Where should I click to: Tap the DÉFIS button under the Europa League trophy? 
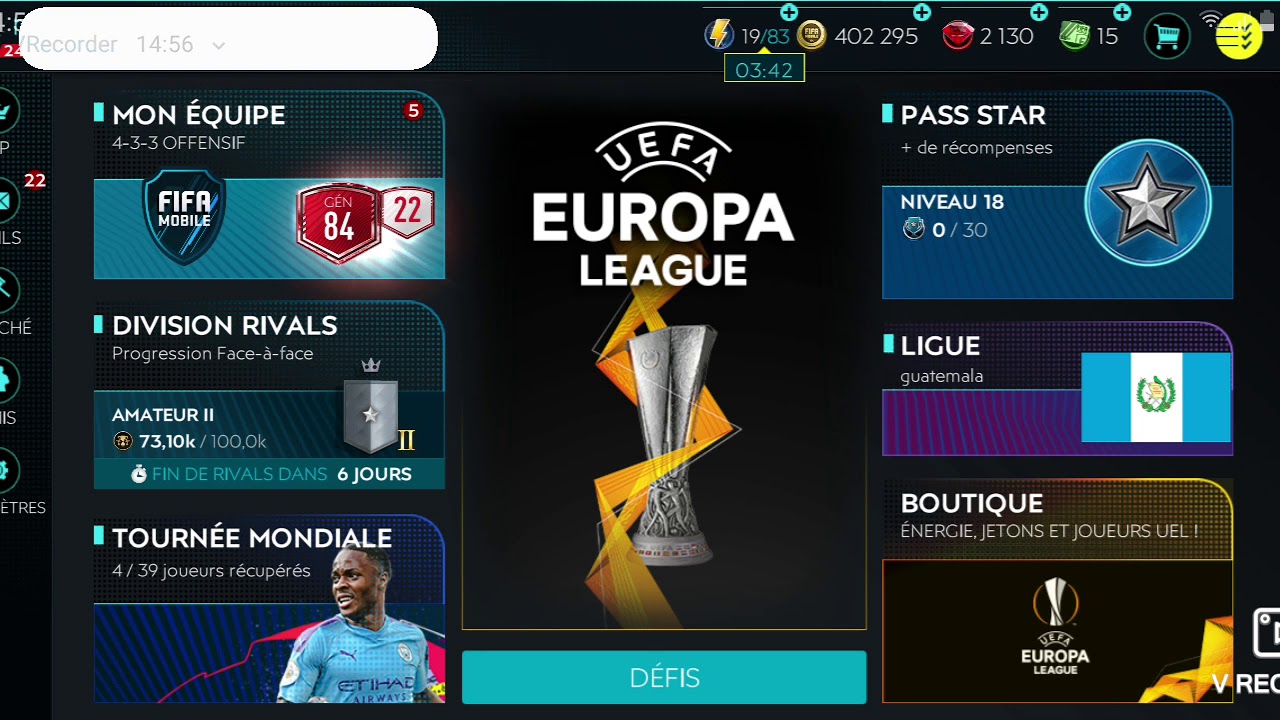663,677
